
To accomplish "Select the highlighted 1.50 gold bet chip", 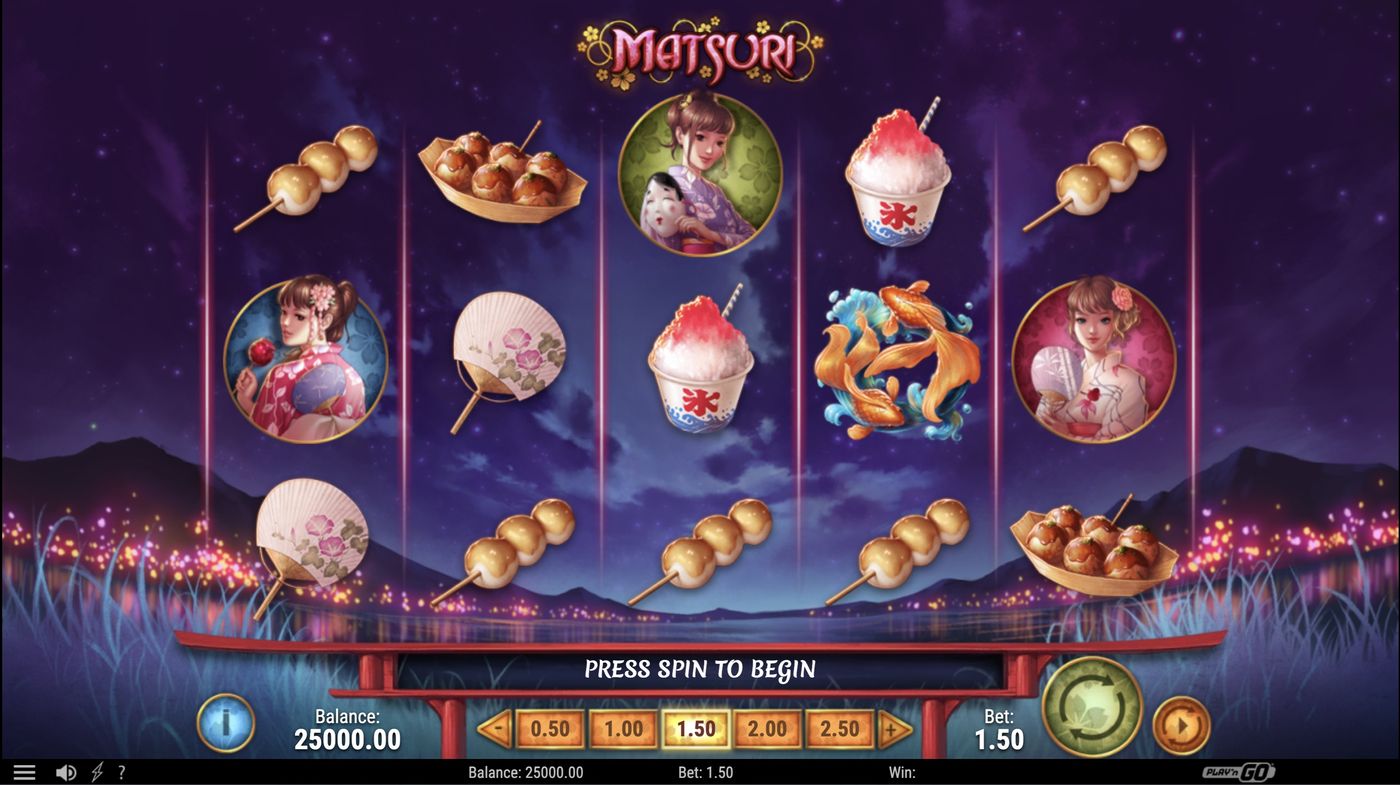I will pos(694,729).
